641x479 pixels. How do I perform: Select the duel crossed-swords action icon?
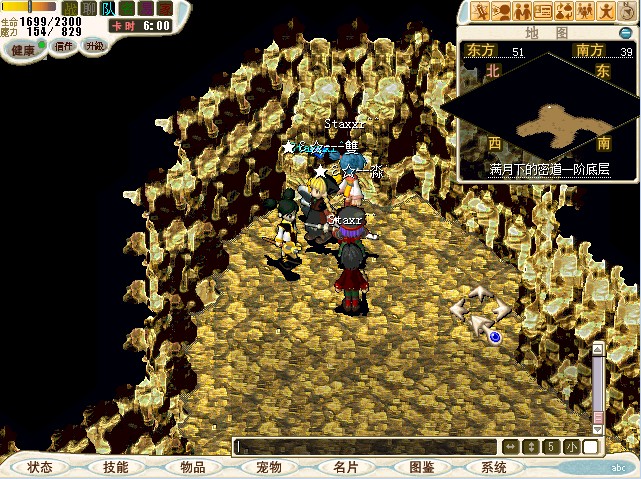click(x=480, y=12)
